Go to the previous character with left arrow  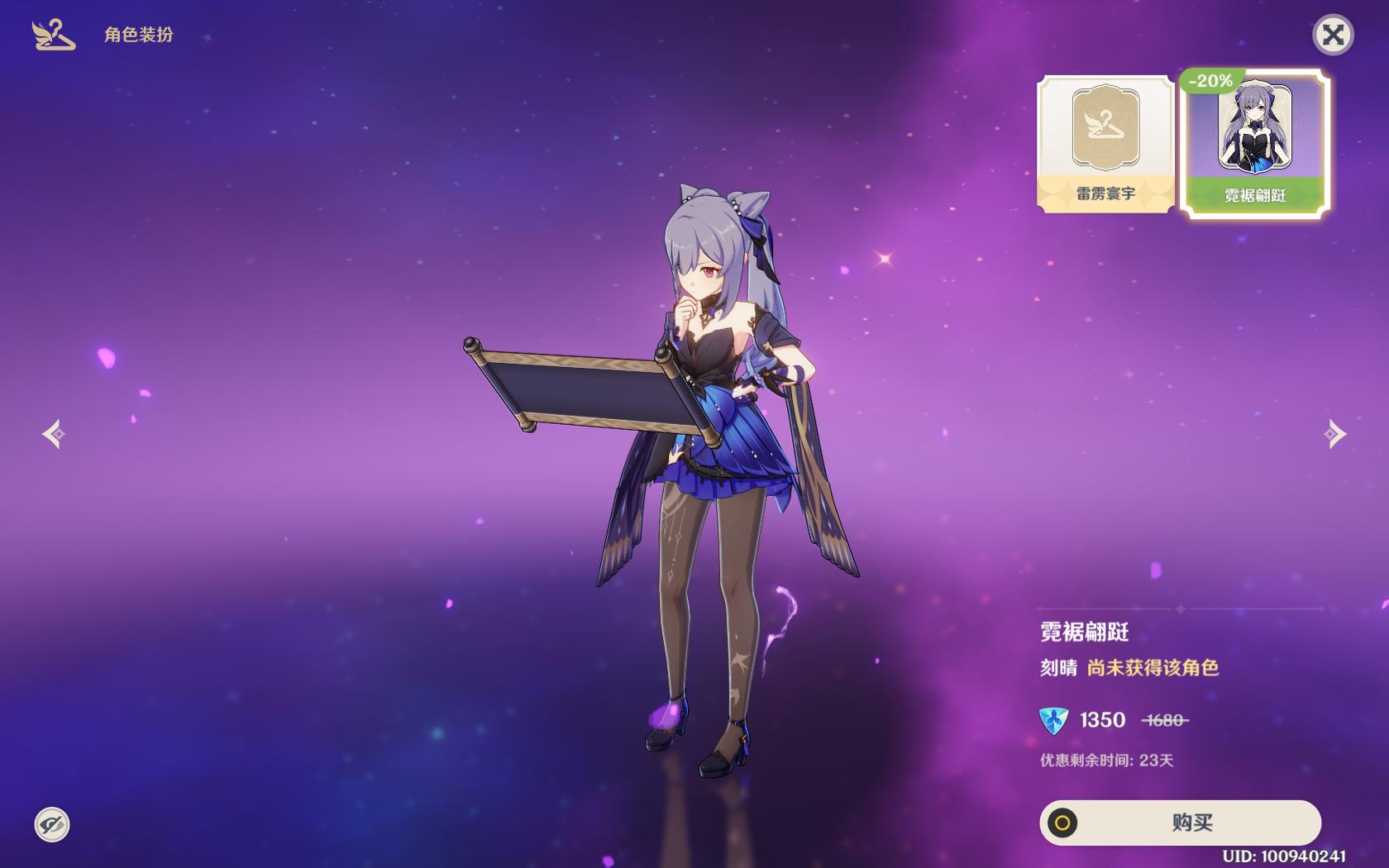pyautogui.click(x=55, y=434)
